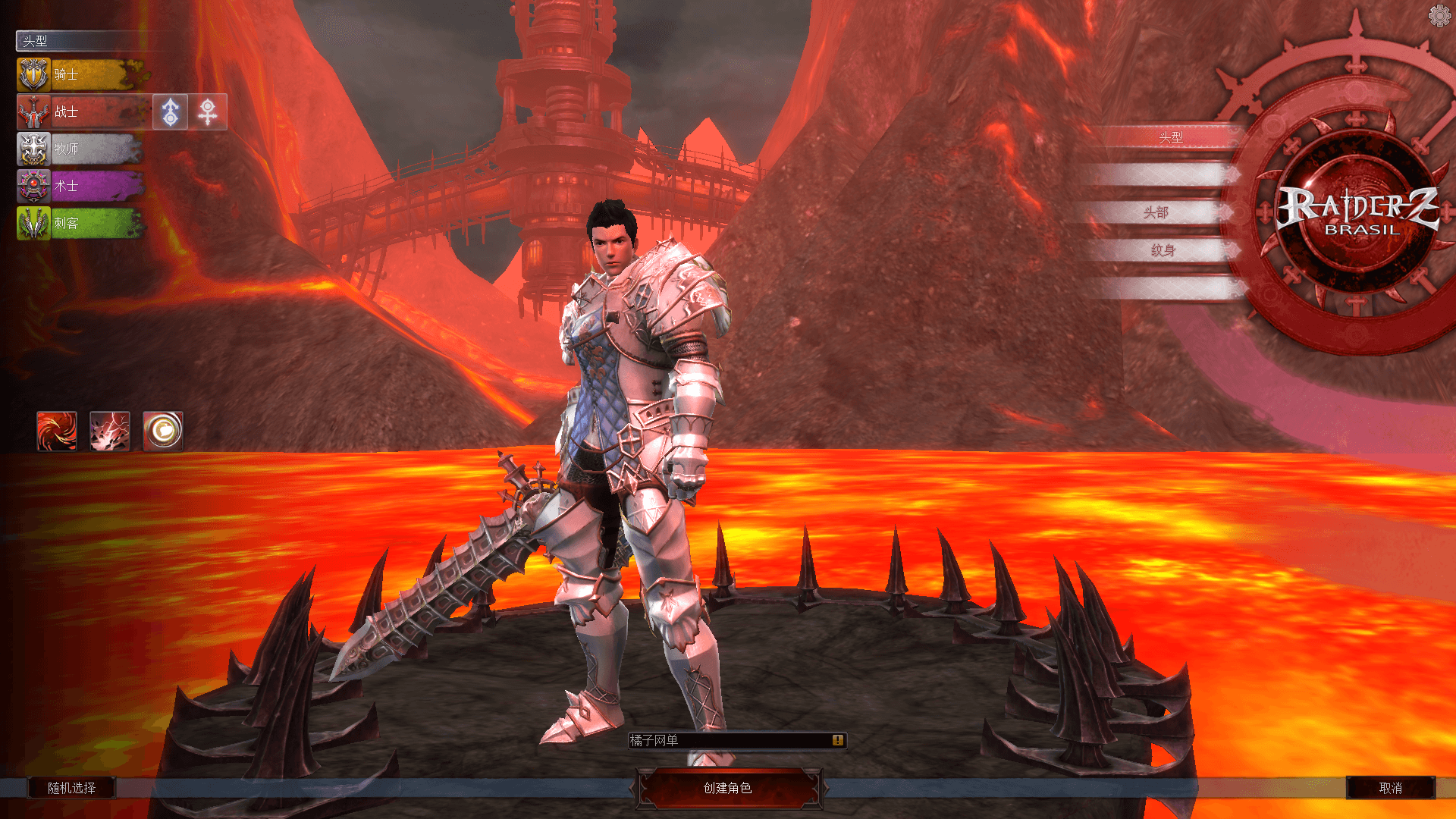1456x819 pixels.
Task: Click the red fire swirl skill icon
Action: [57, 431]
